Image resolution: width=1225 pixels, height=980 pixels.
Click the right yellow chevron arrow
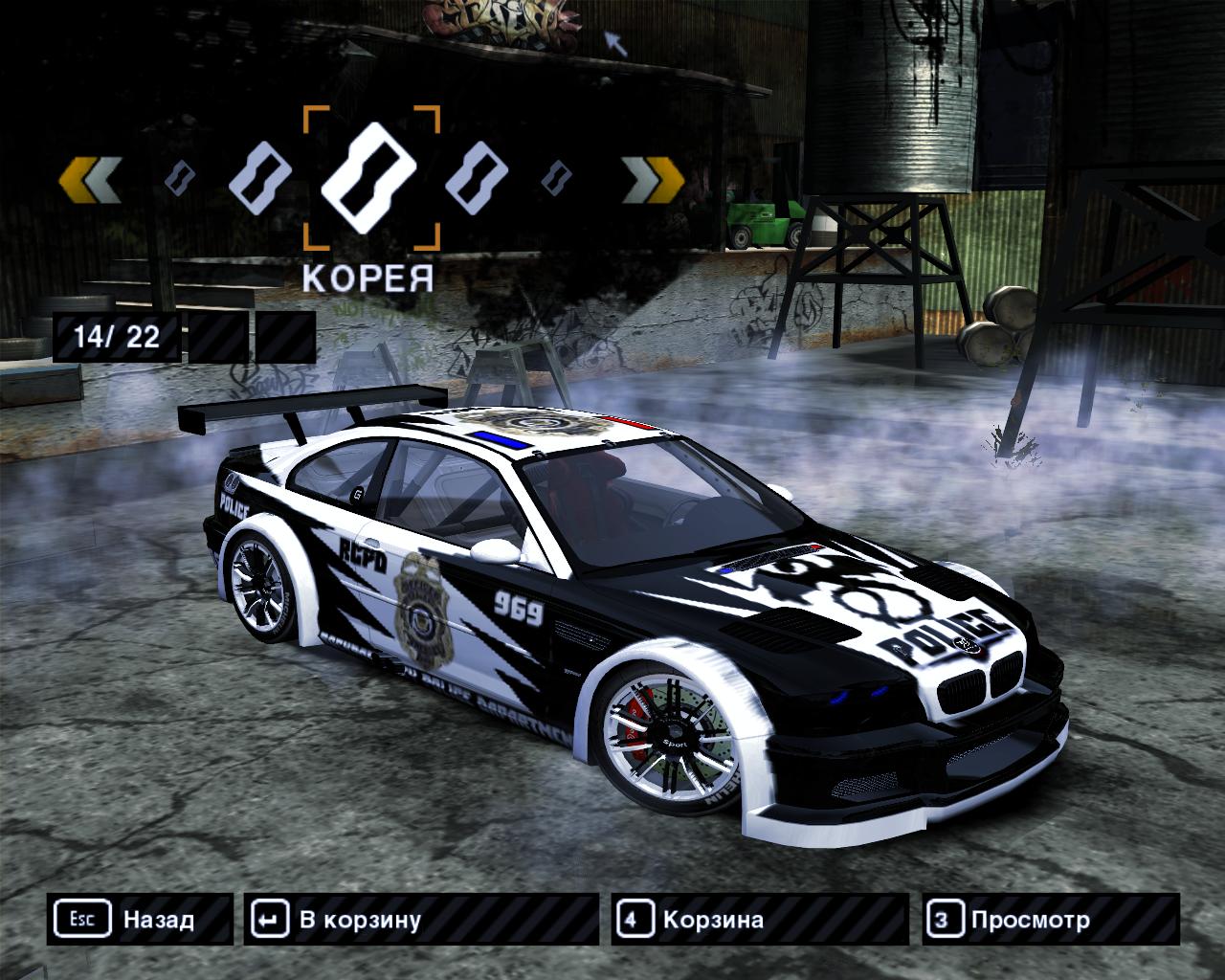pos(653,179)
